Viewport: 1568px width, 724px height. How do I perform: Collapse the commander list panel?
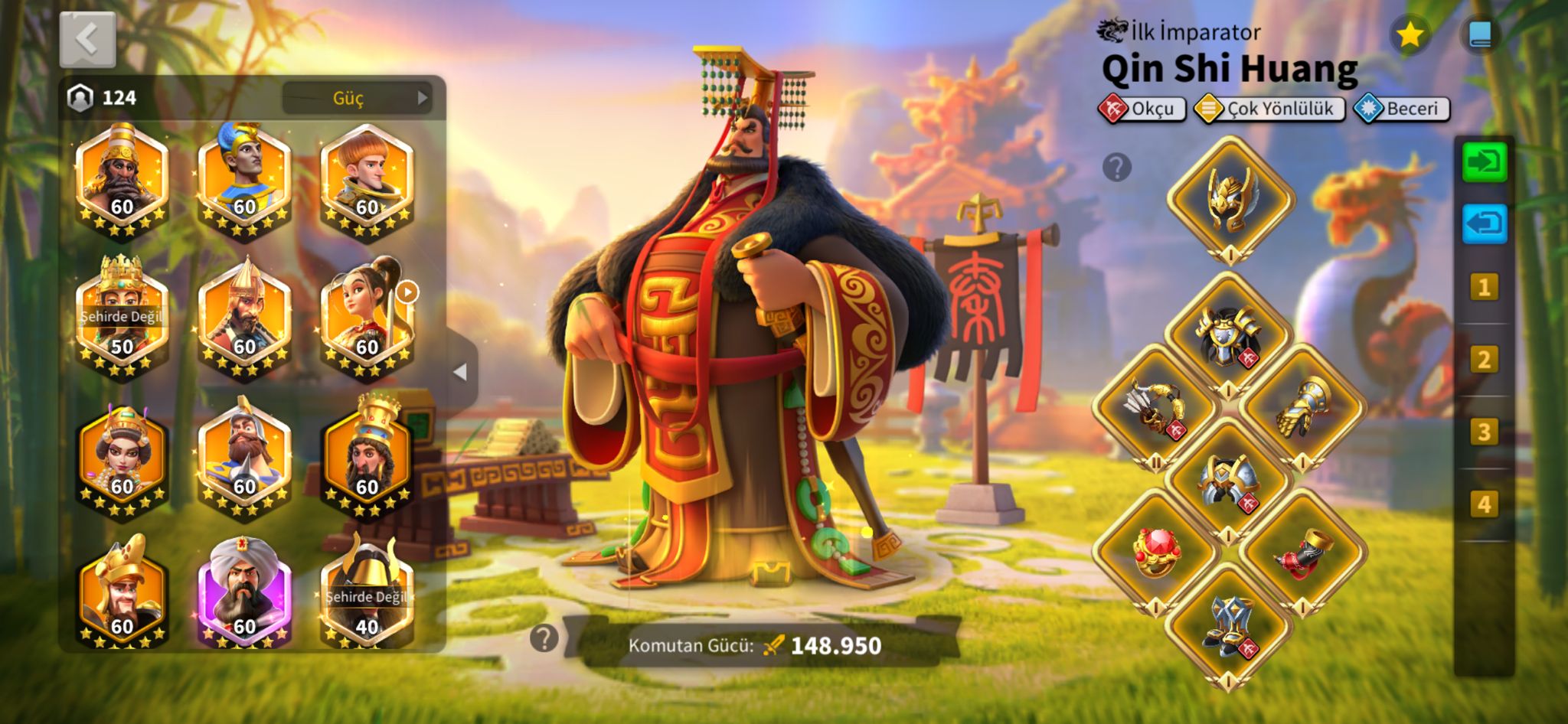(x=461, y=373)
